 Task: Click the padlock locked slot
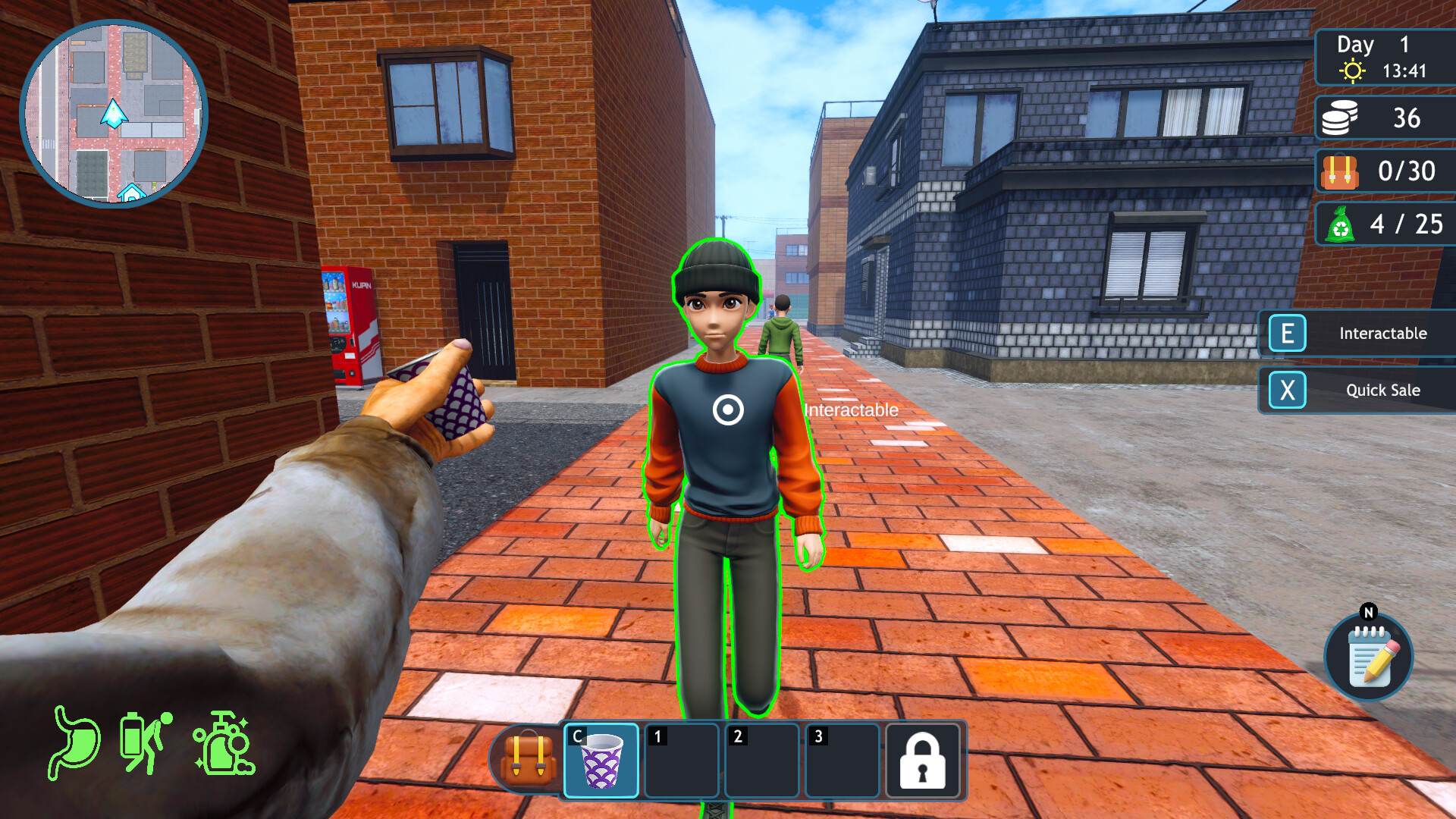tap(922, 761)
